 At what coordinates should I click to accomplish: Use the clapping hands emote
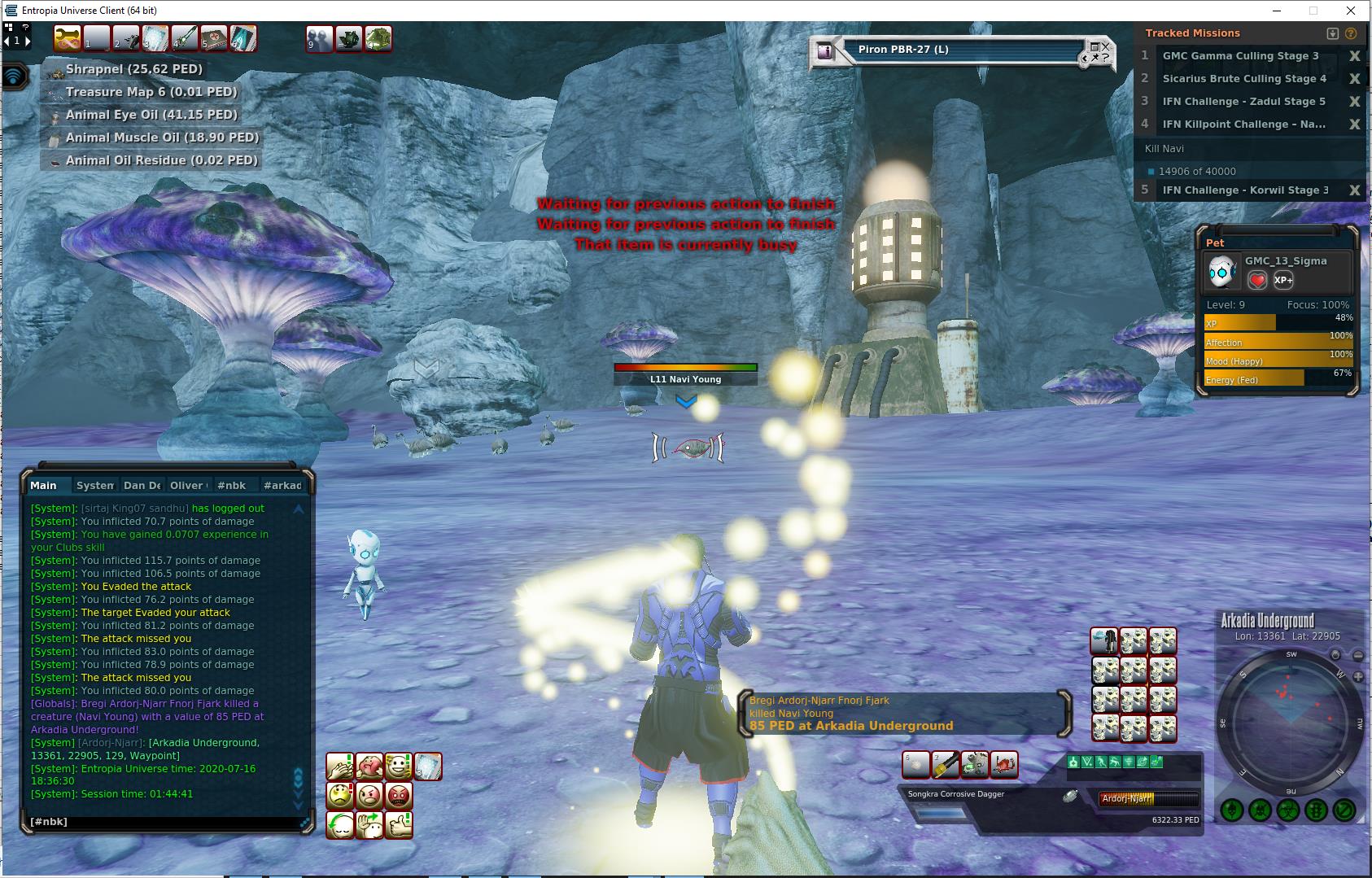tap(340, 767)
